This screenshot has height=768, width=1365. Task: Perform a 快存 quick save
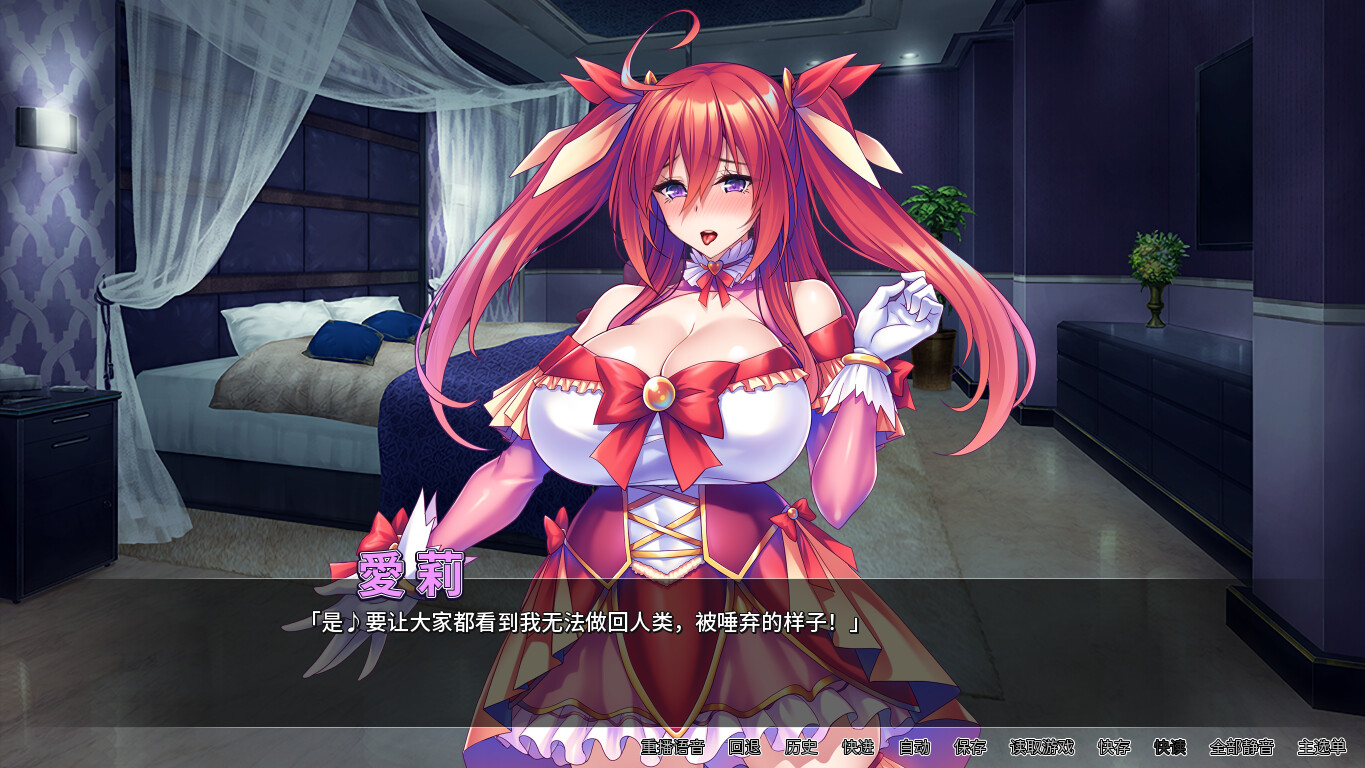click(x=1114, y=746)
